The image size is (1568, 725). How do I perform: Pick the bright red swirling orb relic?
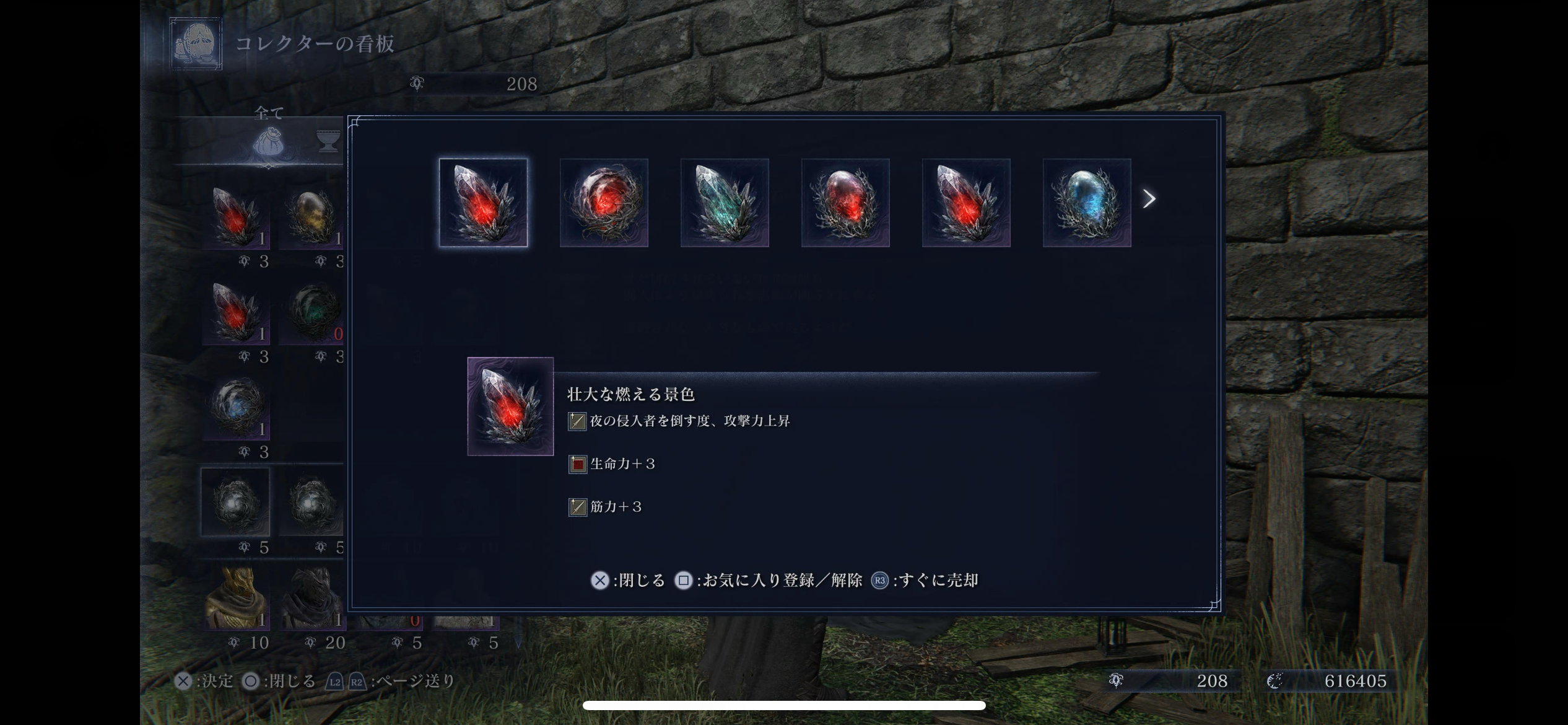tap(604, 203)
